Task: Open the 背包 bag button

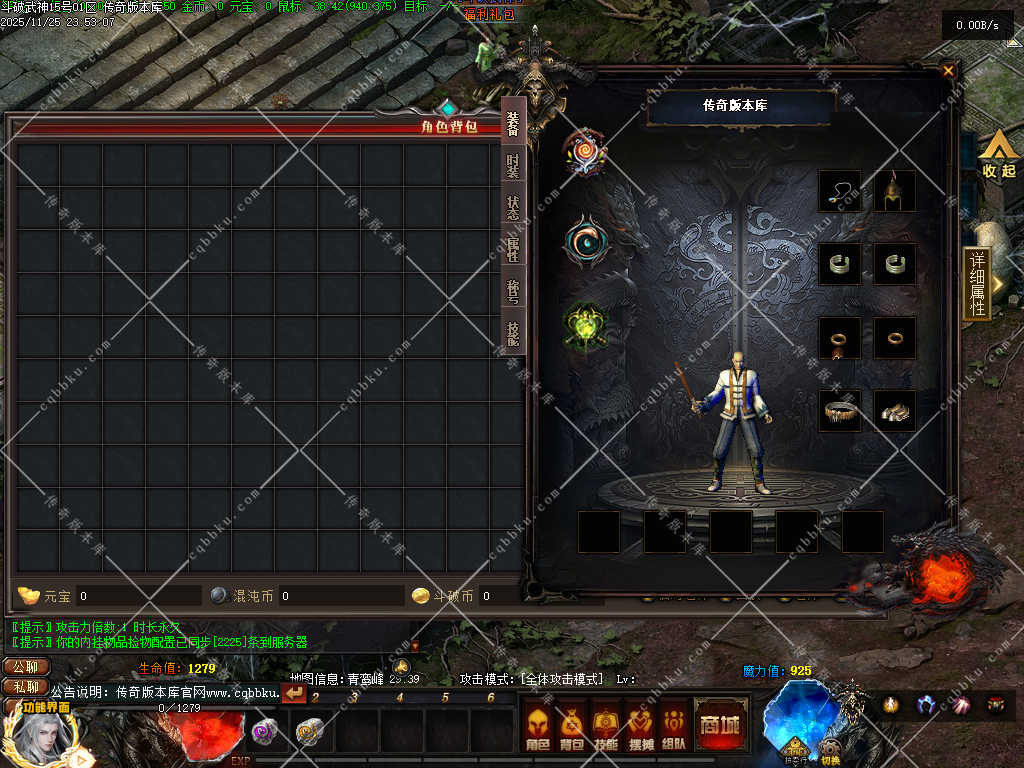Action: (x=572, y=727)
